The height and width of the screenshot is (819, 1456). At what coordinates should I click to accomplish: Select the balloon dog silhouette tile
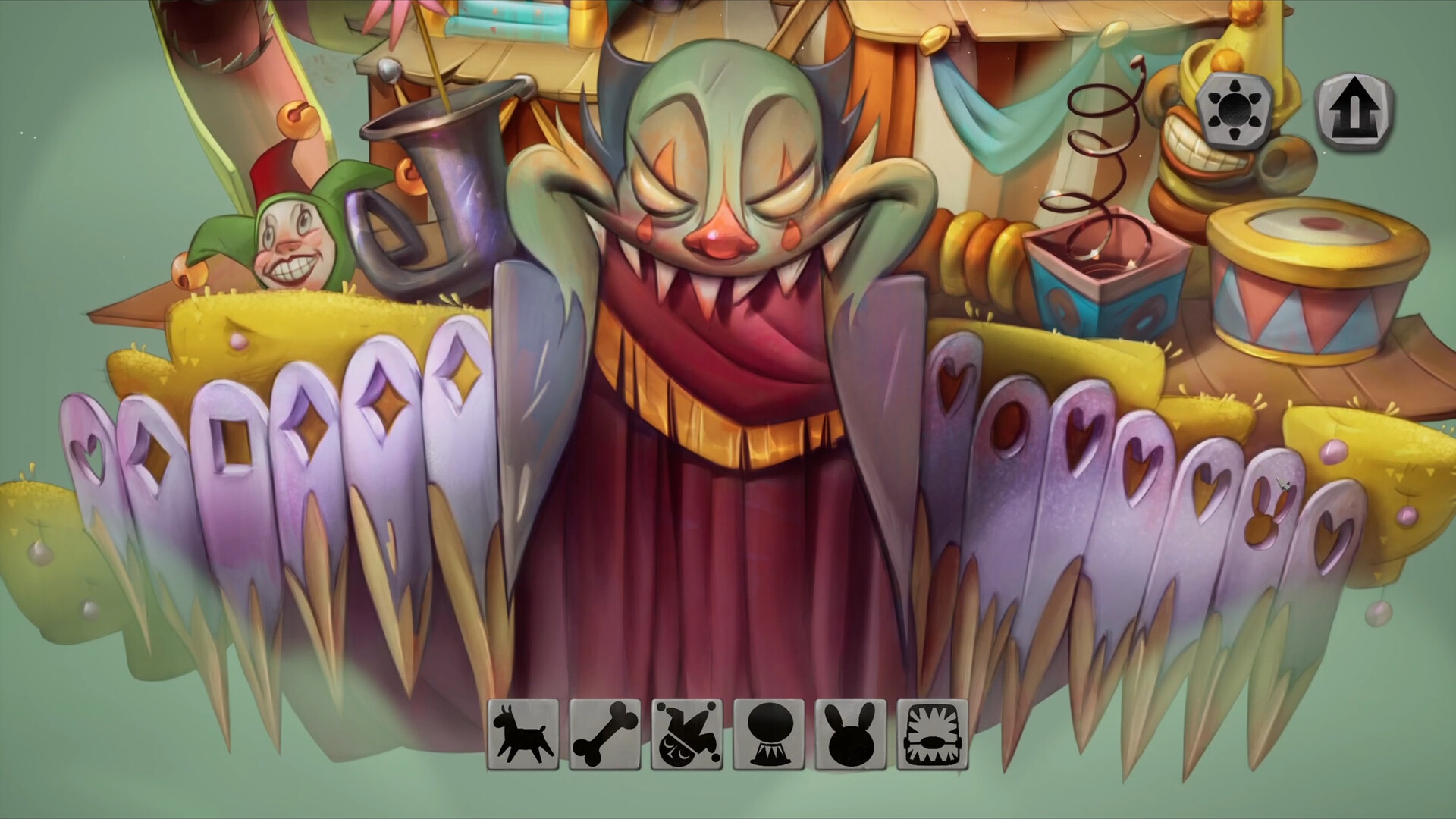[523, 735]
